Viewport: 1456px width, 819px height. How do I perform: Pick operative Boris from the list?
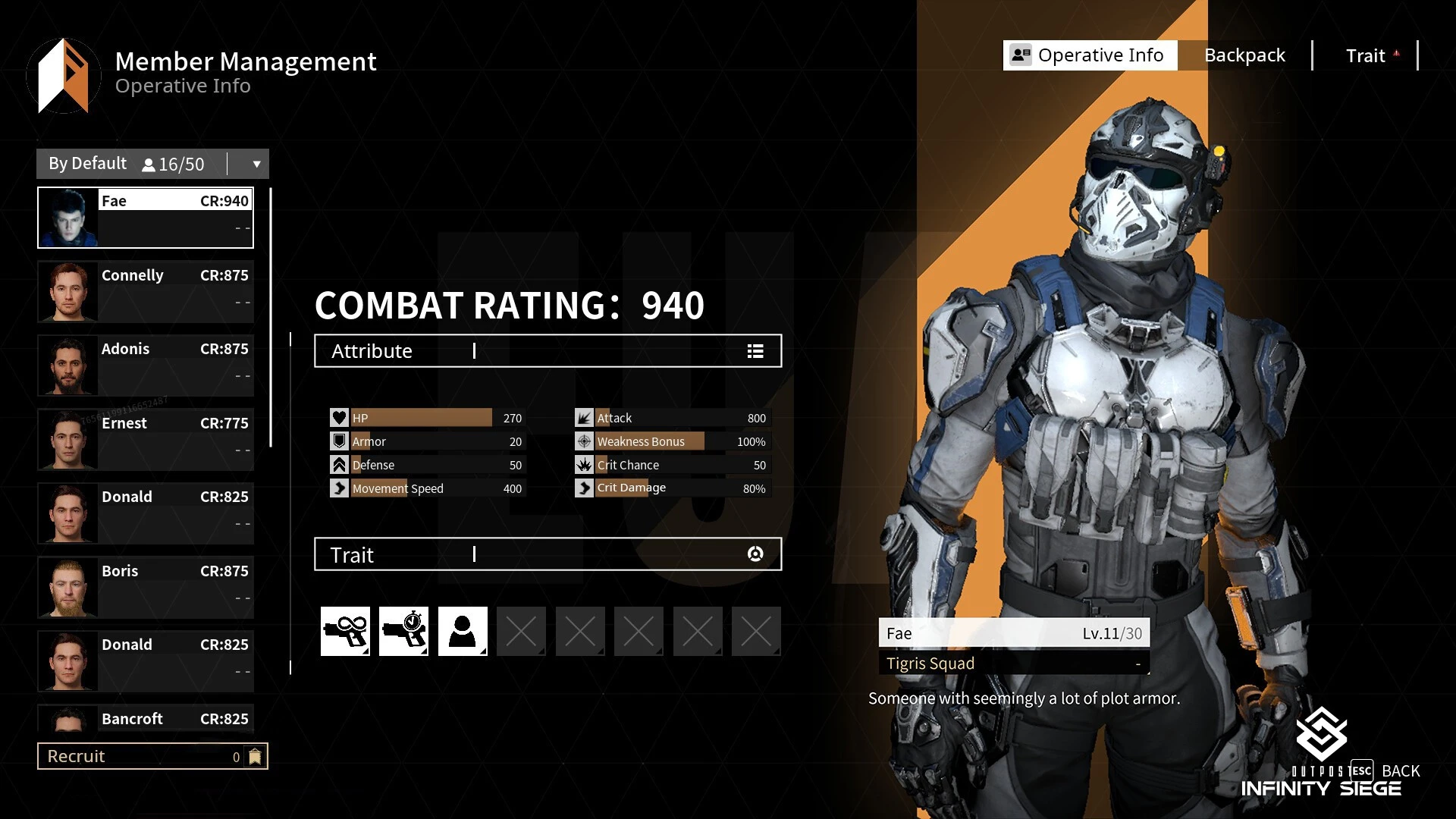pyautogui.click(x=146, y=587)
